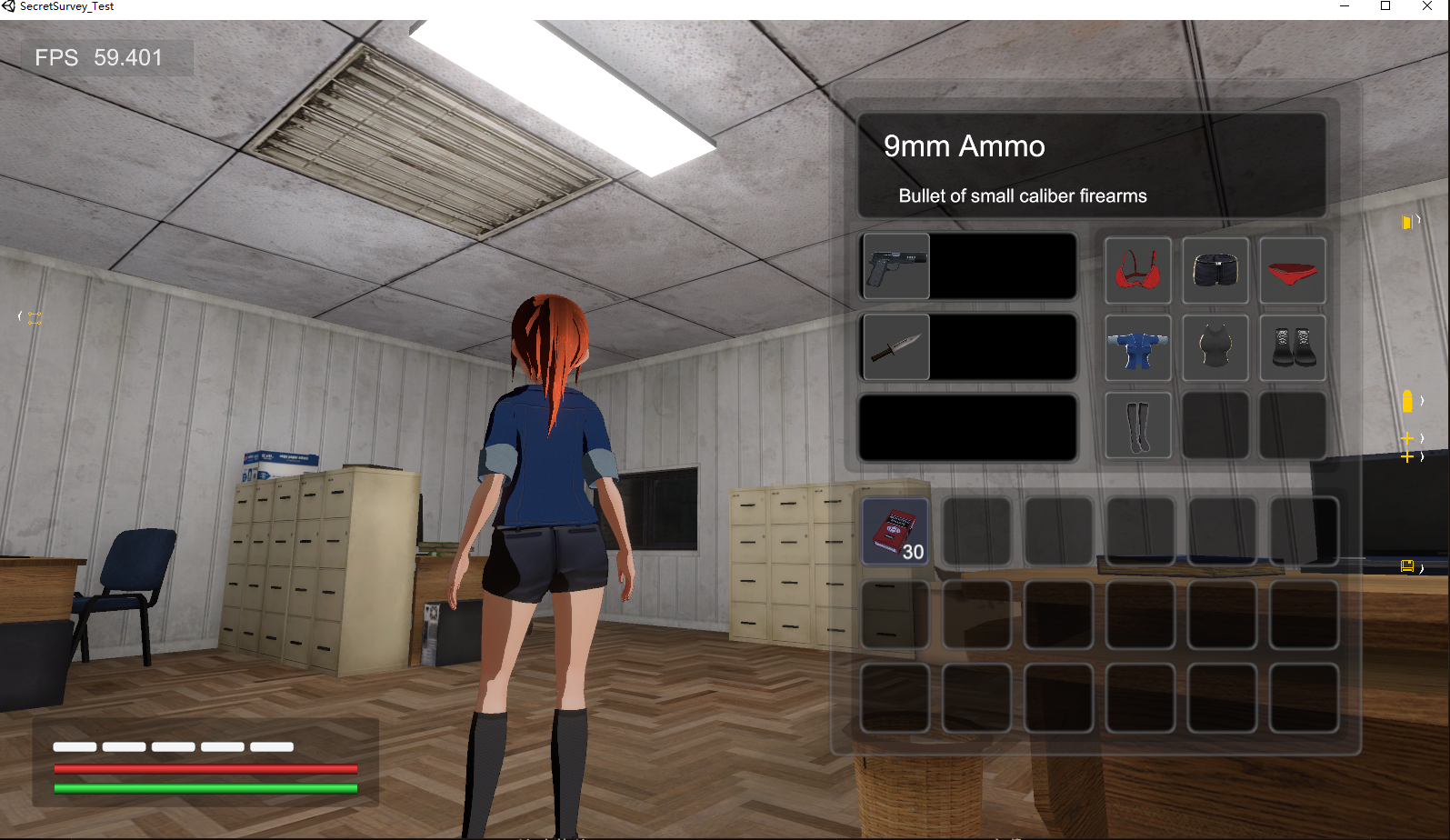Click the yellow bullet icon on the right edge
1450x840 pixels.
[x=1407, y=400]
